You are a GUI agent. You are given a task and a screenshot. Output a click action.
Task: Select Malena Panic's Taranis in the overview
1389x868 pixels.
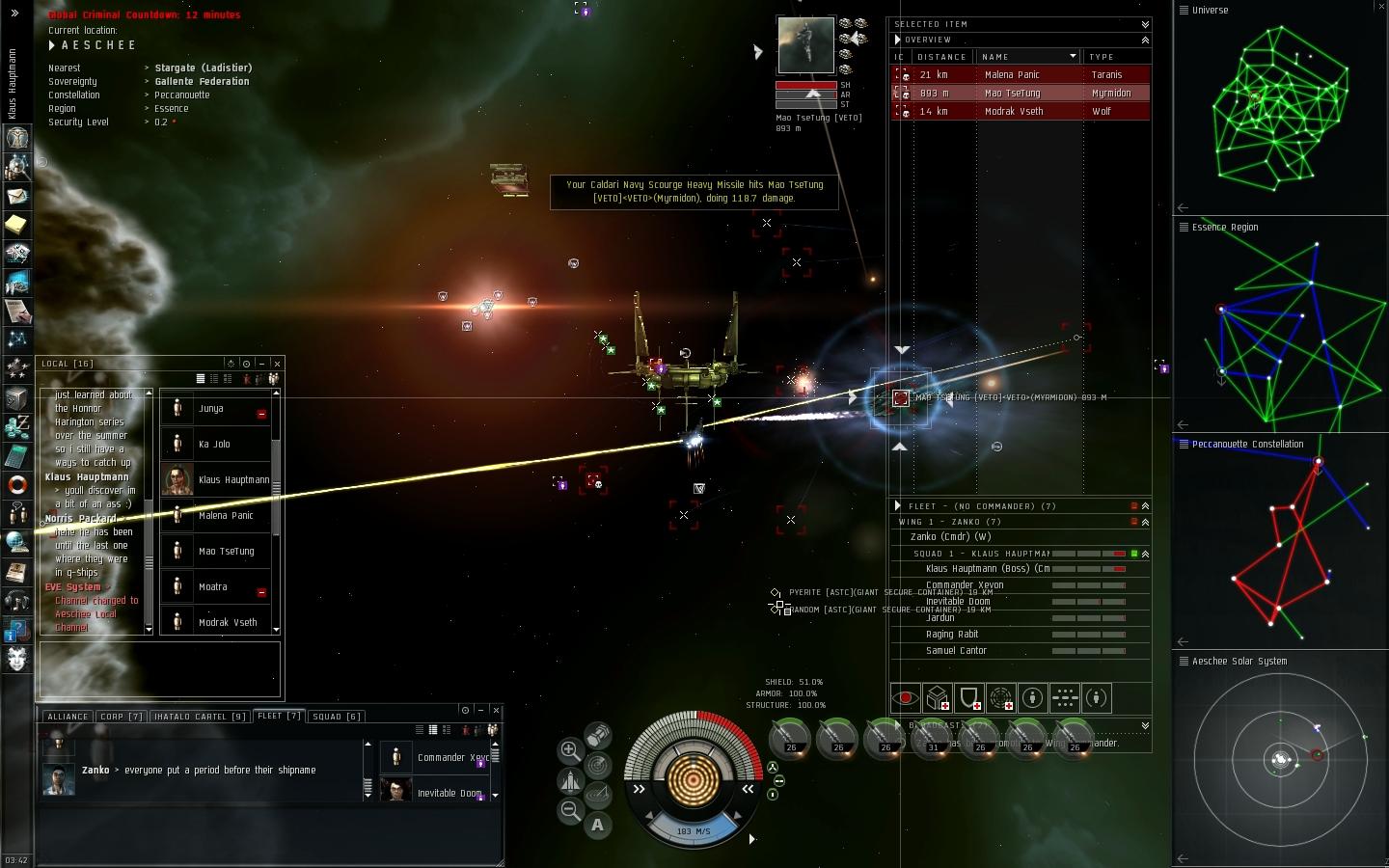click(1013, 74)
